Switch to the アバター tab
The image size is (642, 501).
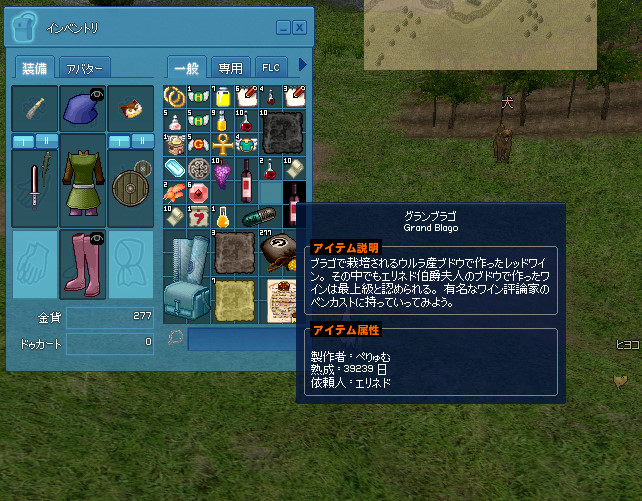point(84,68)
